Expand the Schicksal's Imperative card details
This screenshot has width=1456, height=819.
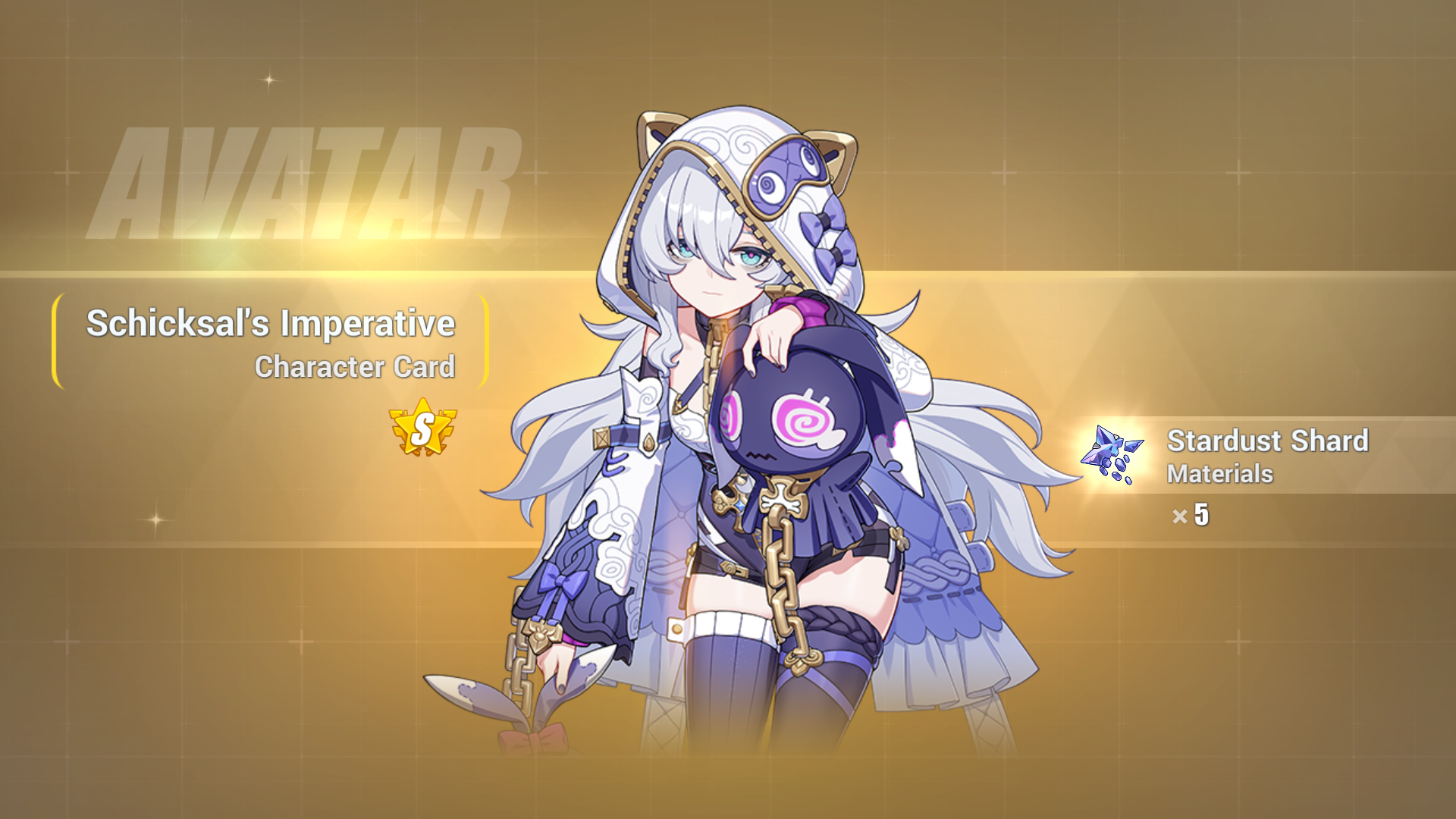(x=271, y=325)
